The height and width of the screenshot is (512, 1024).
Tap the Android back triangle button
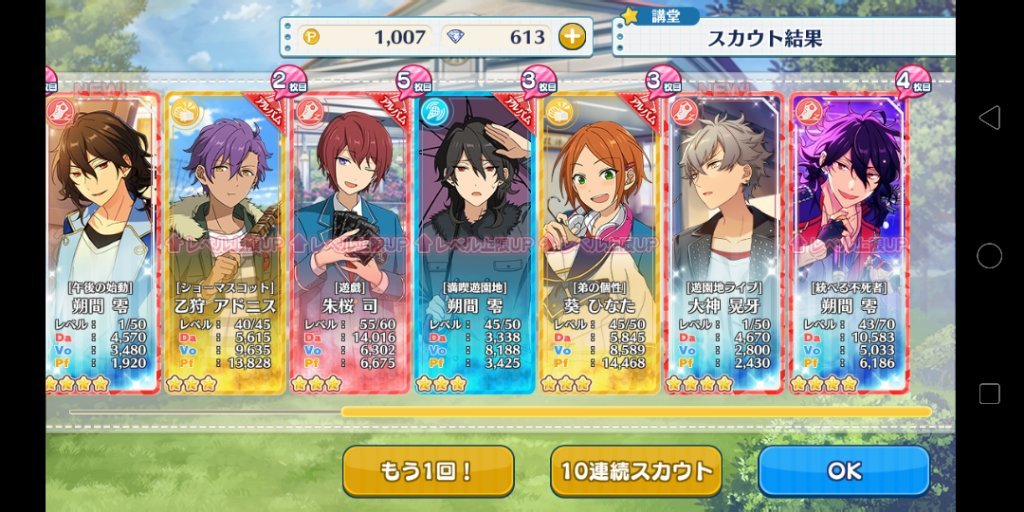click(x=989, y=118)
